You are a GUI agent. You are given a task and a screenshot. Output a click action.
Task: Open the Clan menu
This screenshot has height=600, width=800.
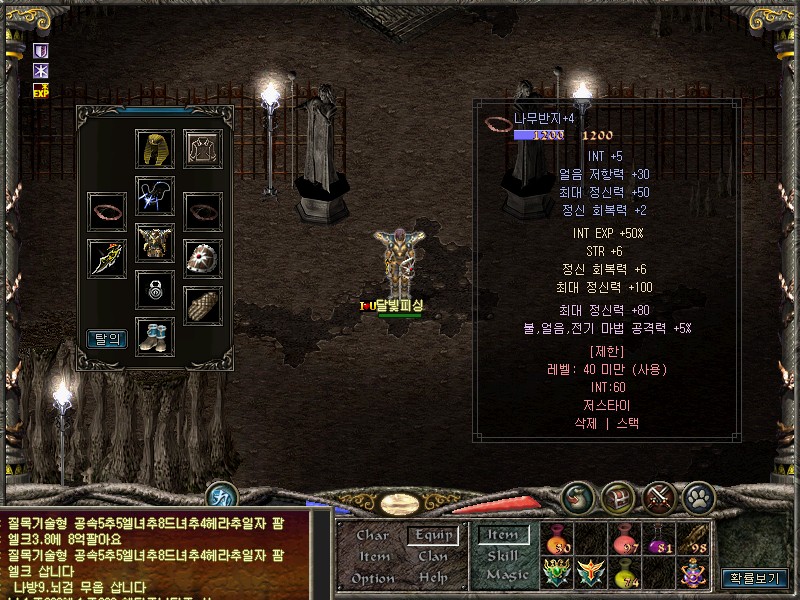click(x=433, y=556)
